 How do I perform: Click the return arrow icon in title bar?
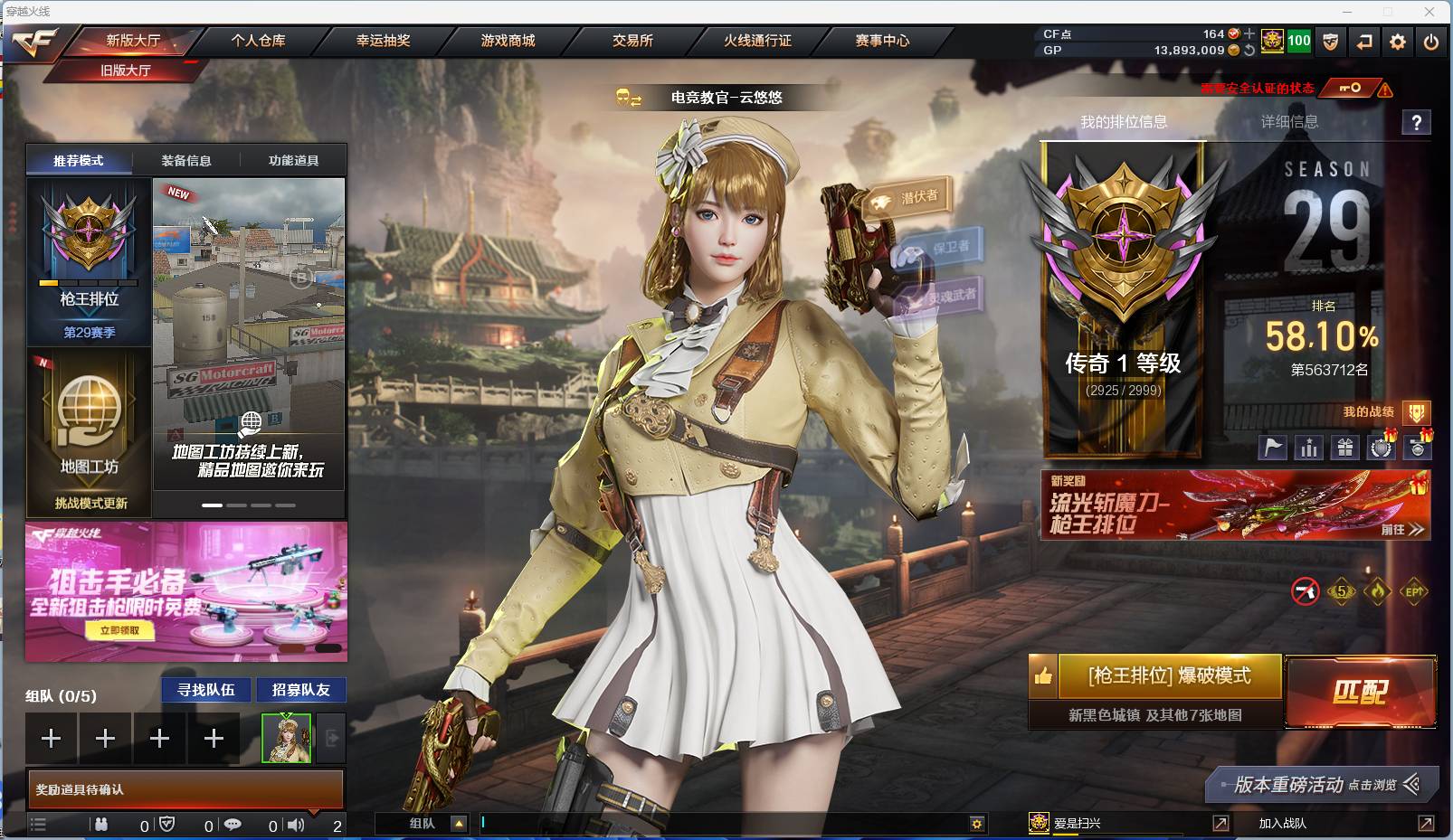(1363, 41)
